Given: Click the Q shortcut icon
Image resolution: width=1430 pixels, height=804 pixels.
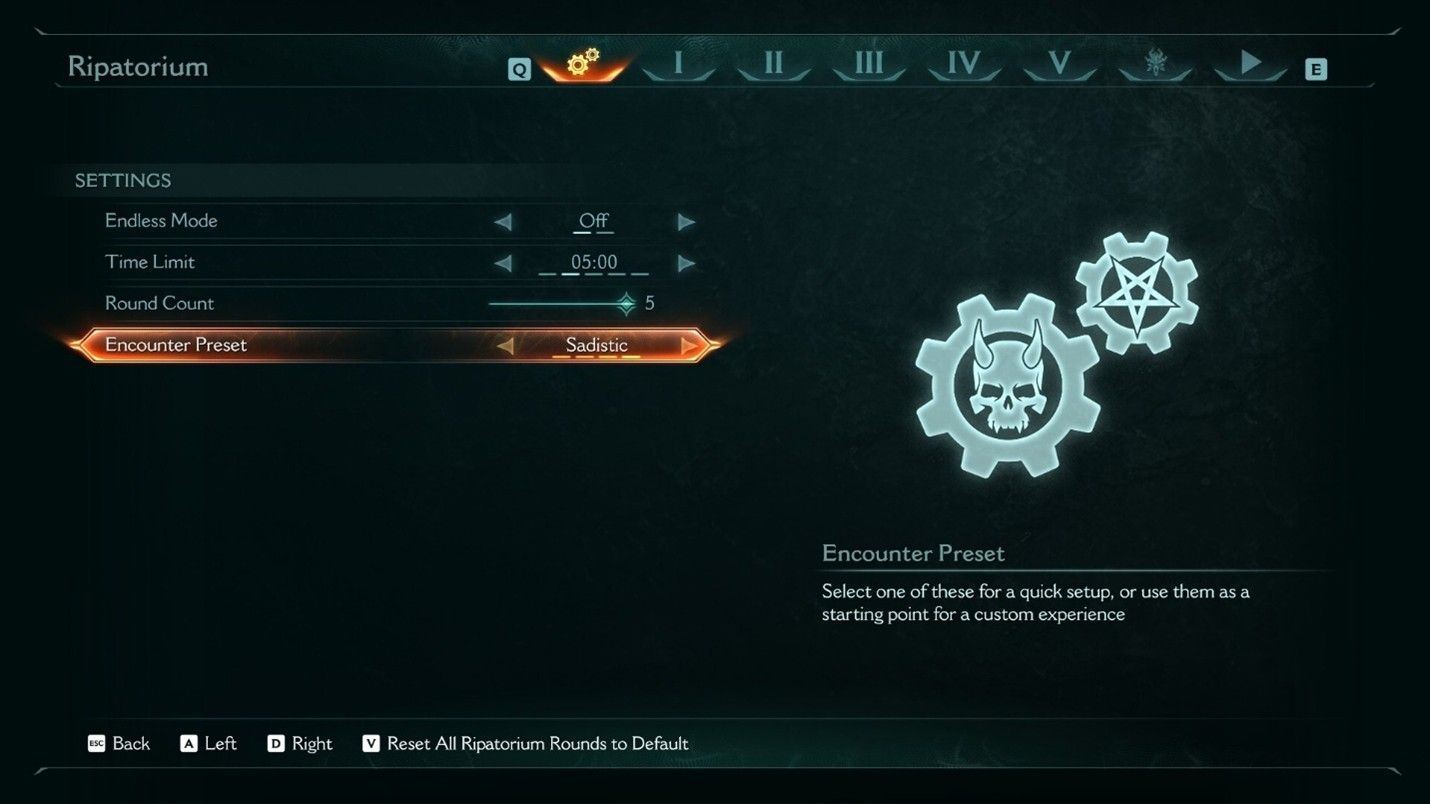Looking at the screenshot, I should coord(519,69).
